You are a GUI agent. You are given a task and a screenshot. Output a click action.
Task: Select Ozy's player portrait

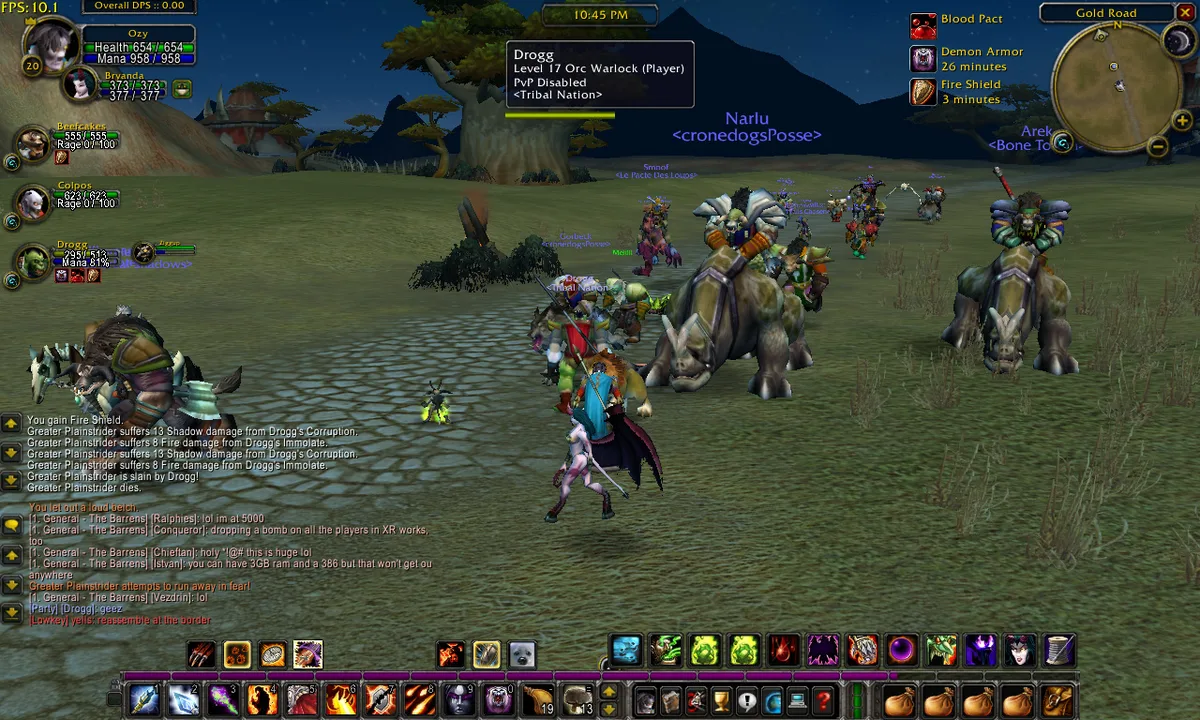50,44
